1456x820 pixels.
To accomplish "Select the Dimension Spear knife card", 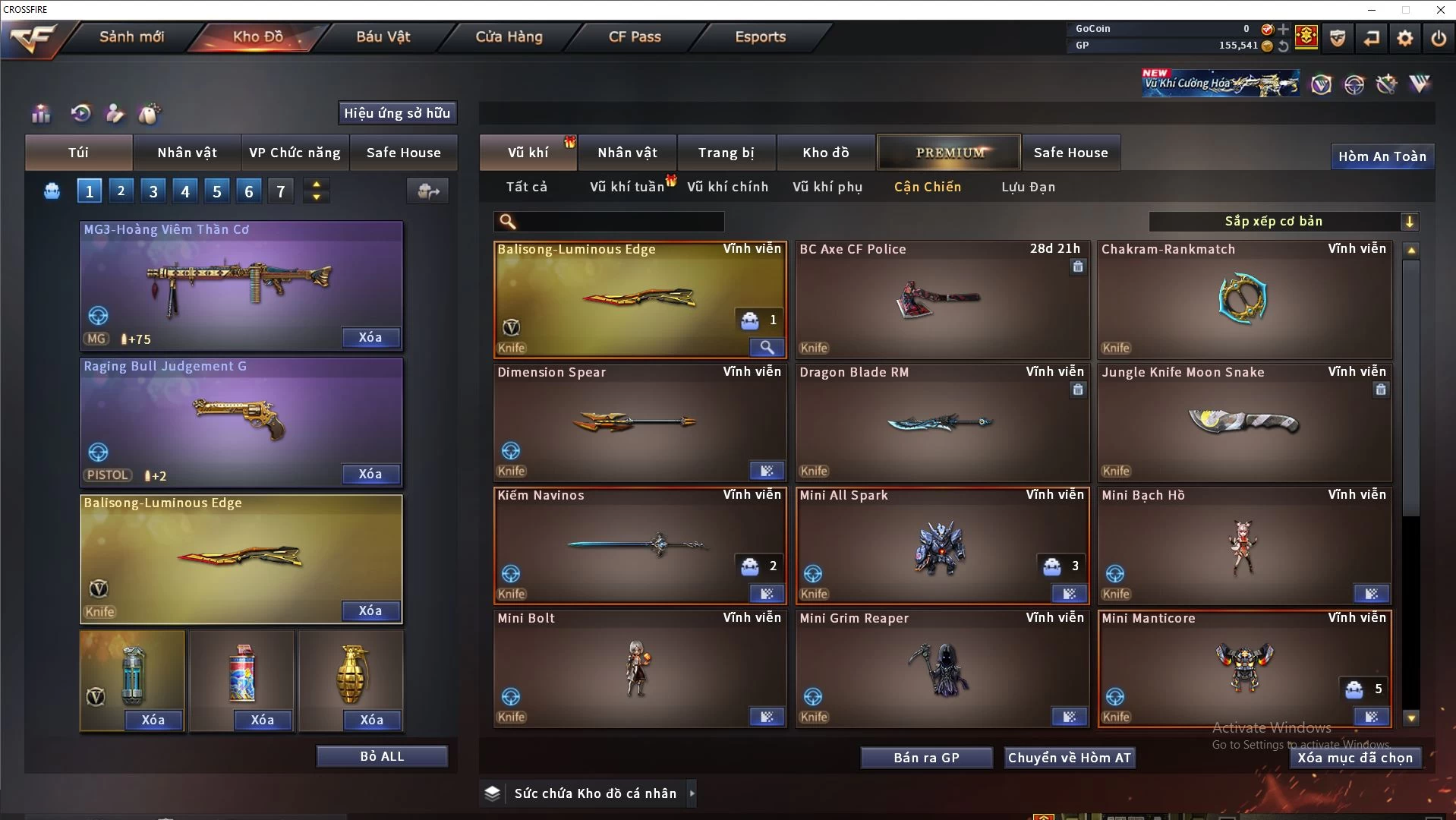I will click(639, 422).
